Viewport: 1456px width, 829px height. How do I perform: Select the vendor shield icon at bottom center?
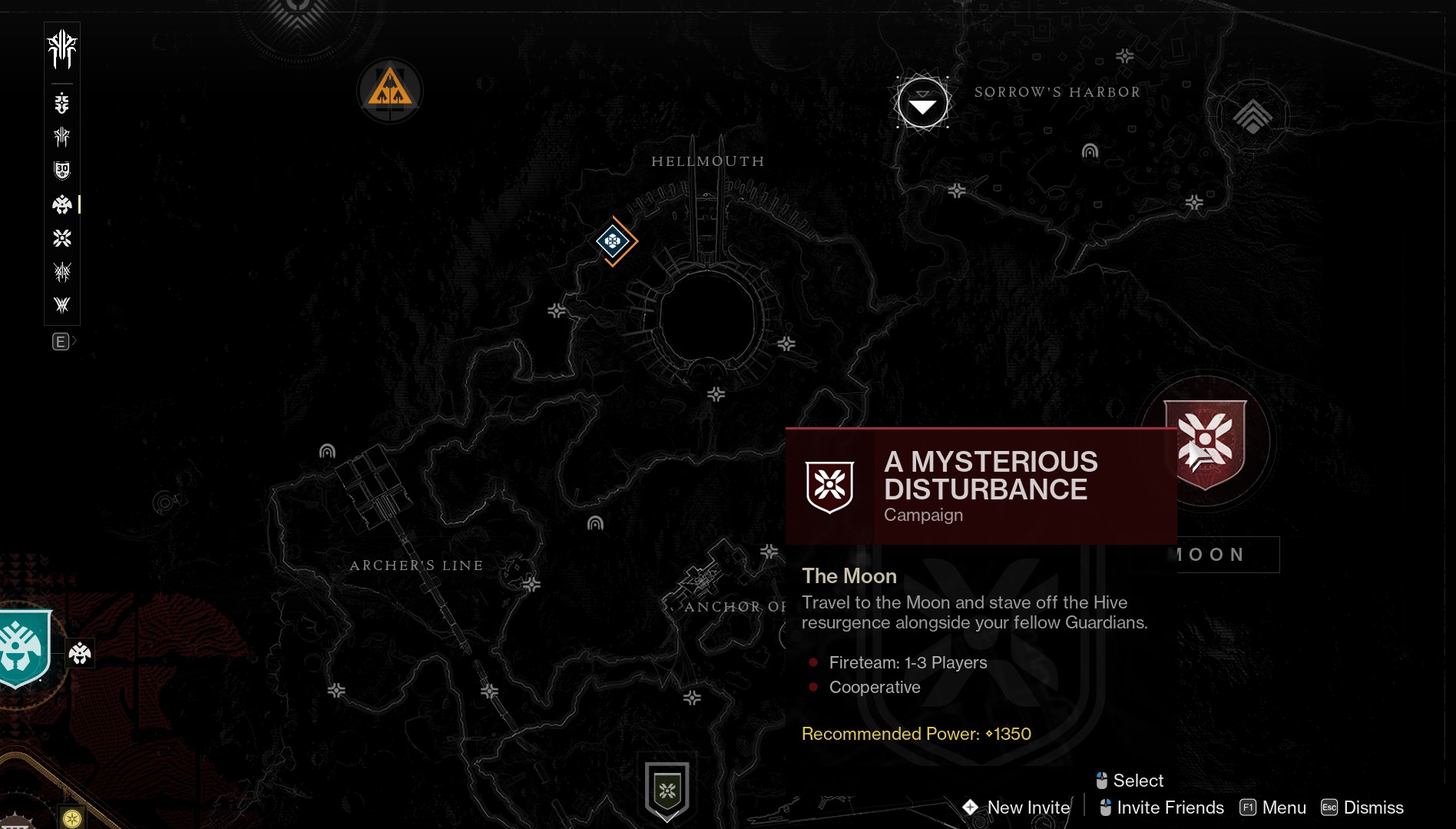pos(667,792)
